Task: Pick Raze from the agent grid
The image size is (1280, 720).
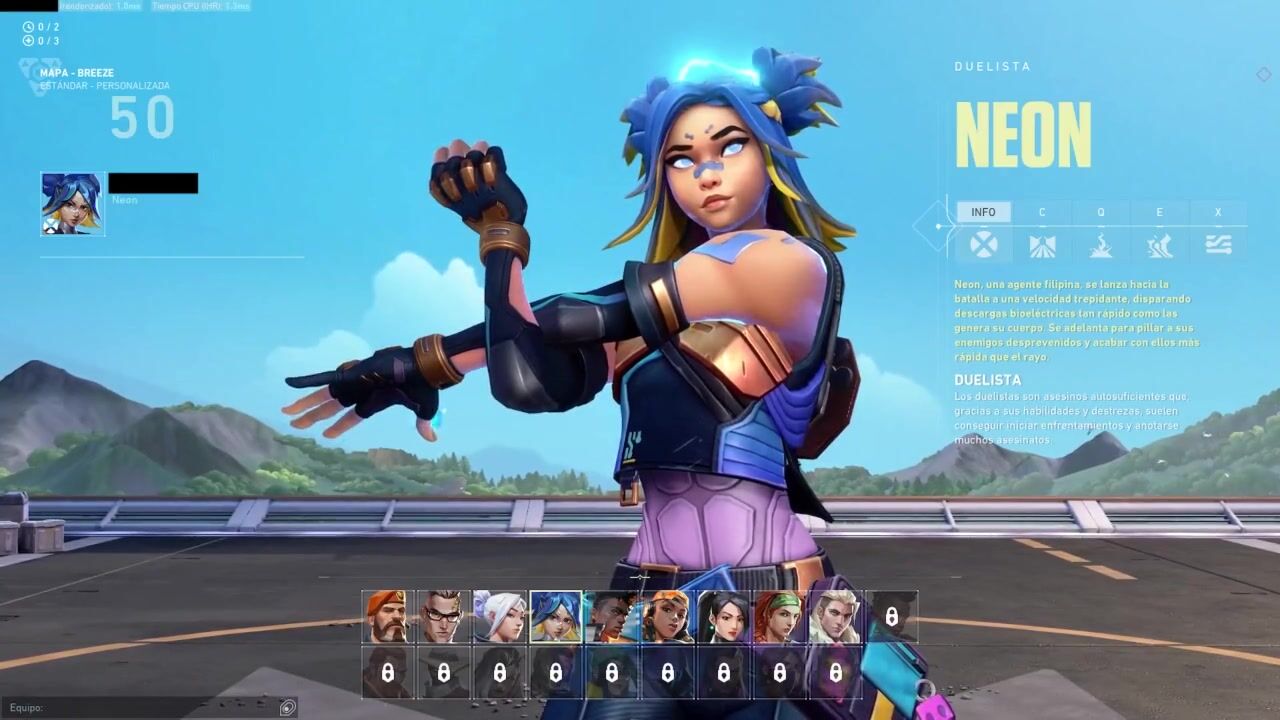Action: click(x=667, y=617)
